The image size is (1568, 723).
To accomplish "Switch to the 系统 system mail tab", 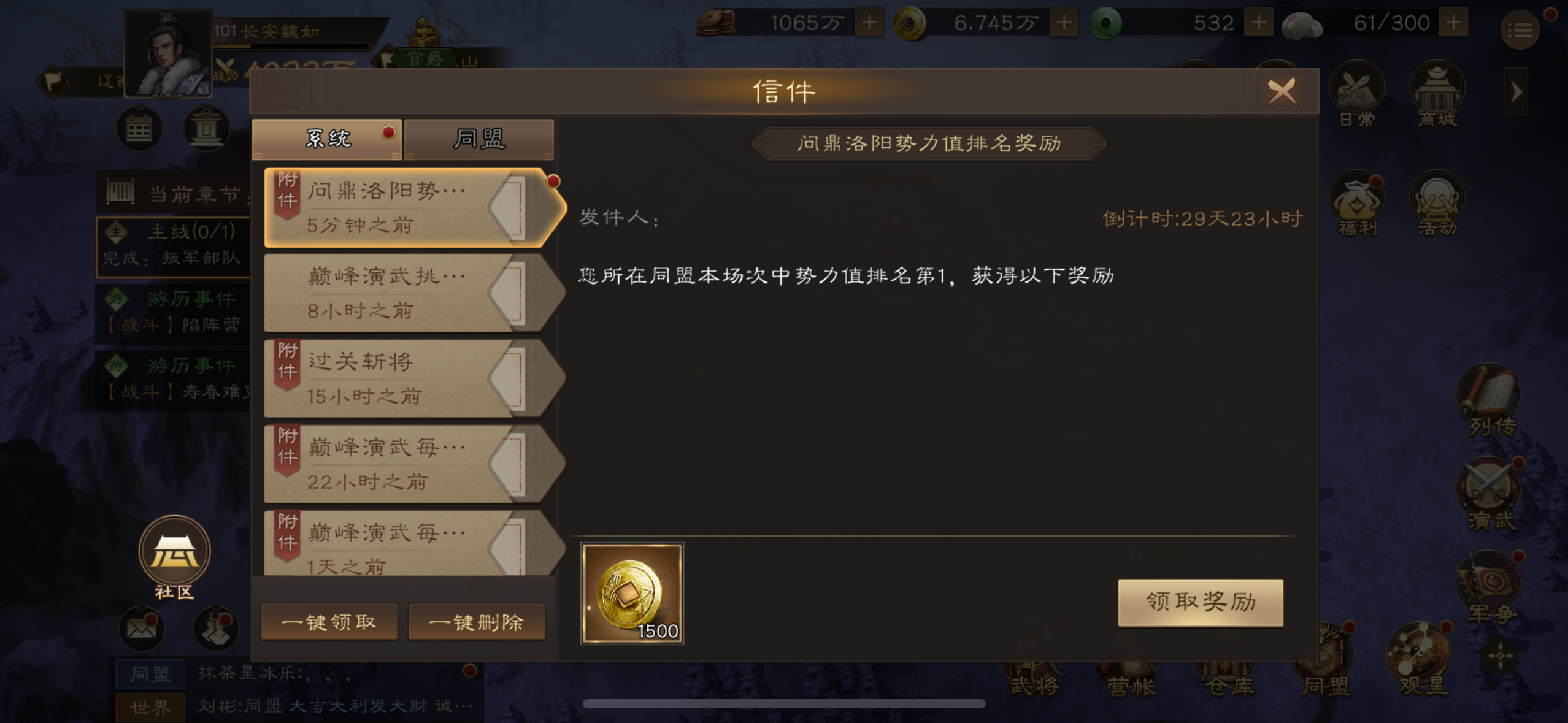I will tap(327, 139).
